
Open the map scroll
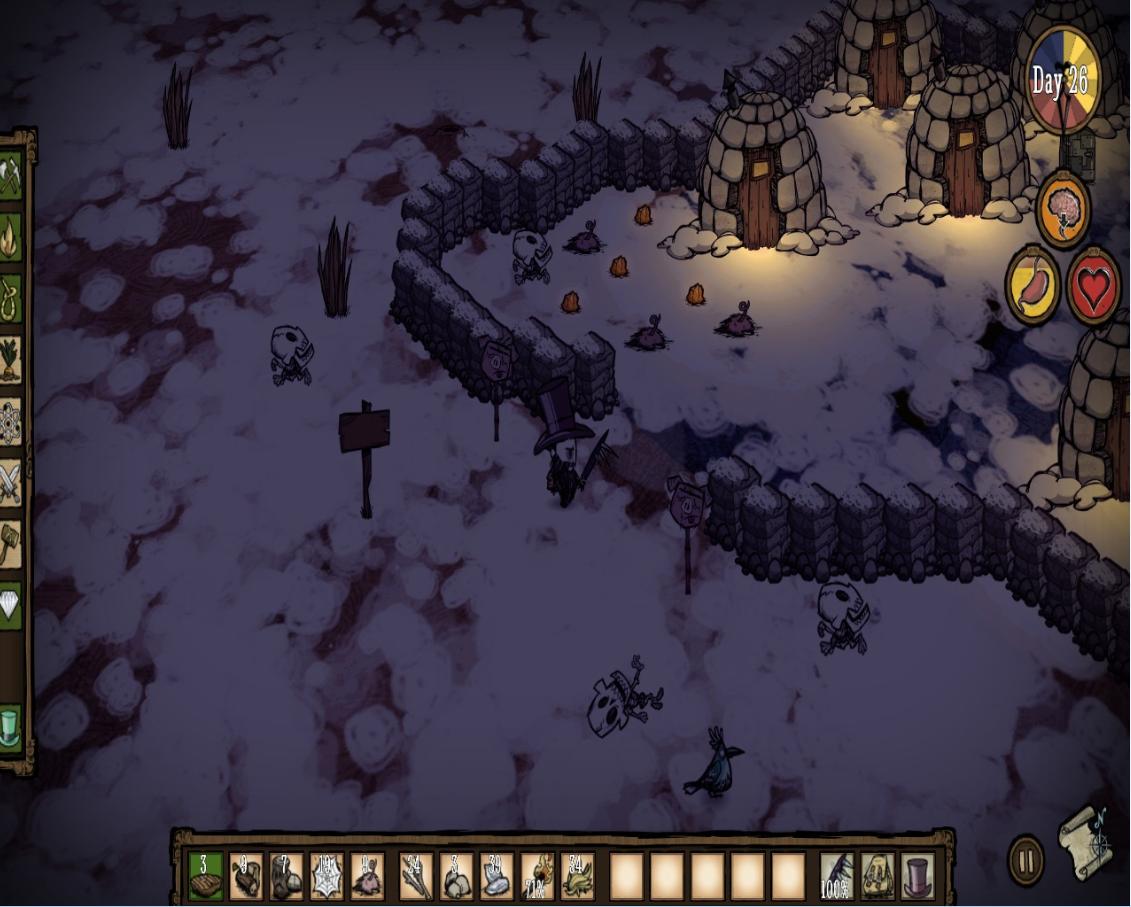pyautogui.click(x=1086, y=843)
